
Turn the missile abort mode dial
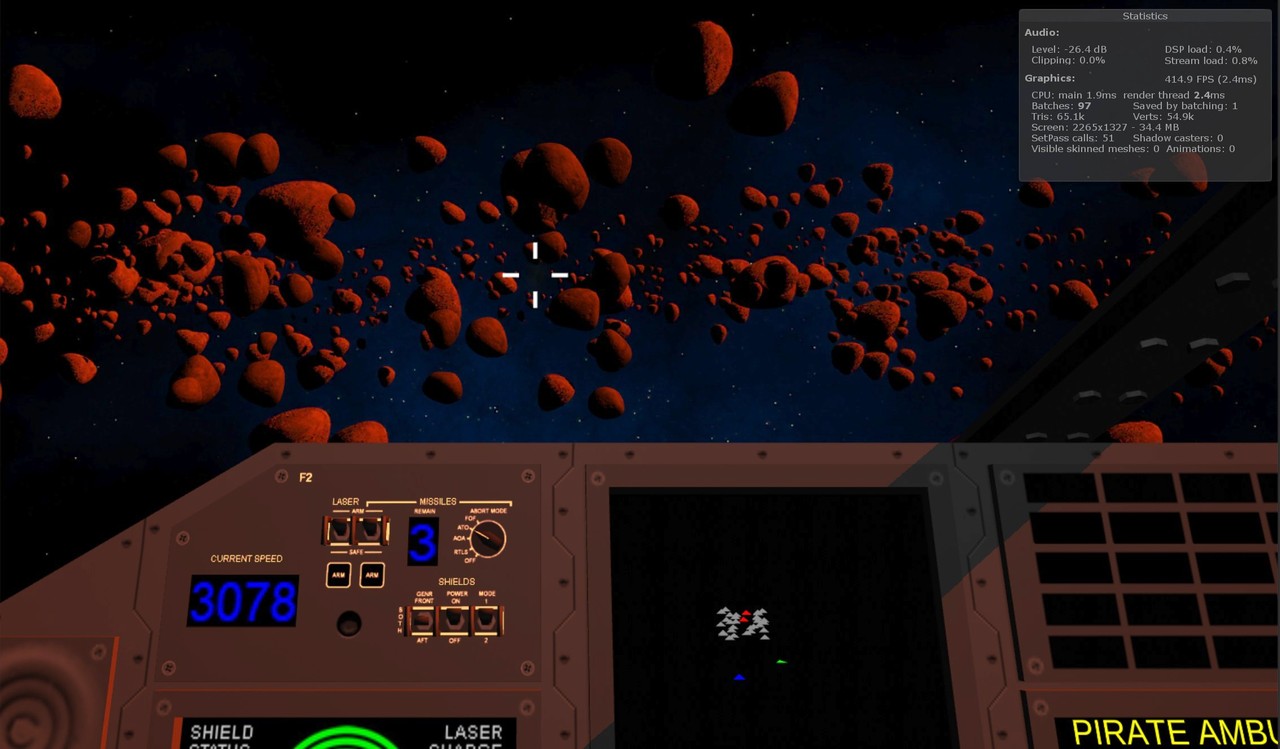coord(487,540)
